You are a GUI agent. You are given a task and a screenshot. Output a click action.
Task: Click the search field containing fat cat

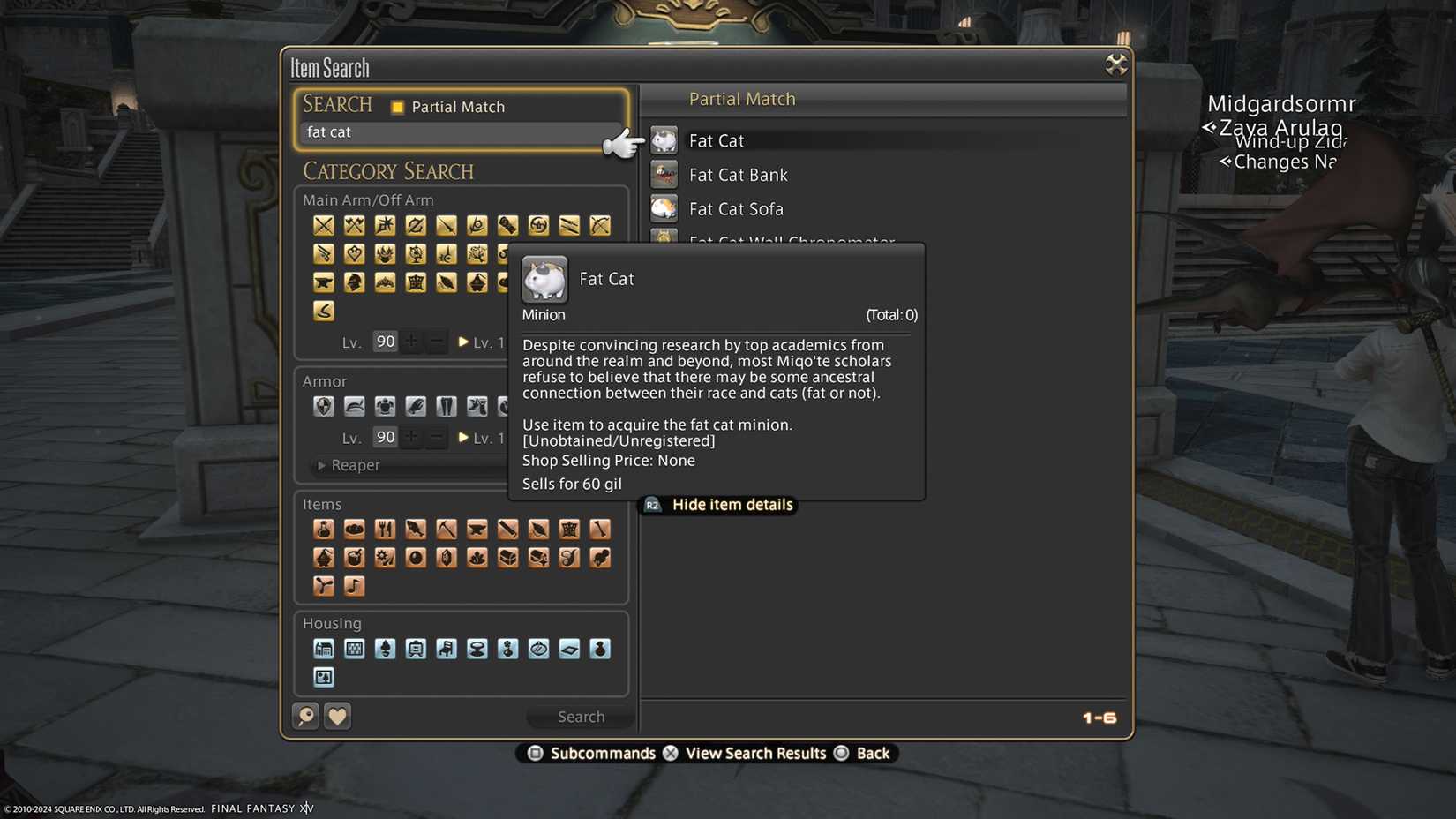coord(459,132)
